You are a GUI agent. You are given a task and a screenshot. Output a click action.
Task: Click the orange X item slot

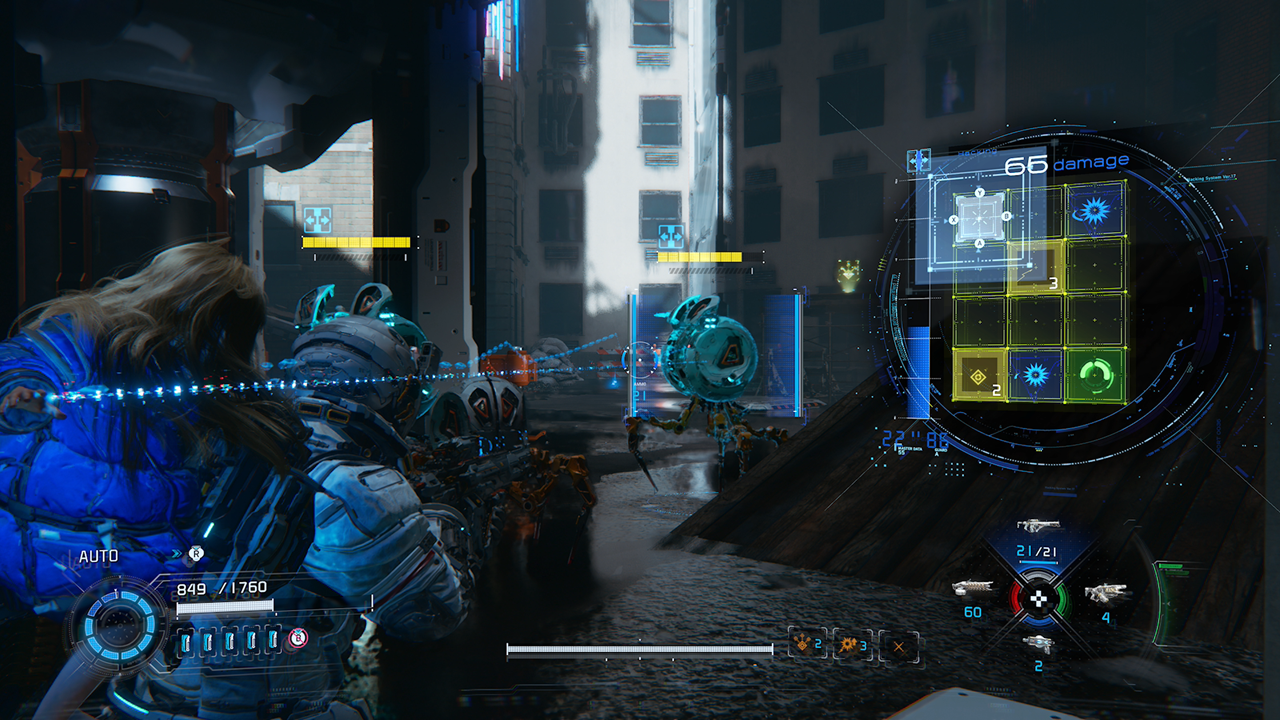(x=899, y=646)
